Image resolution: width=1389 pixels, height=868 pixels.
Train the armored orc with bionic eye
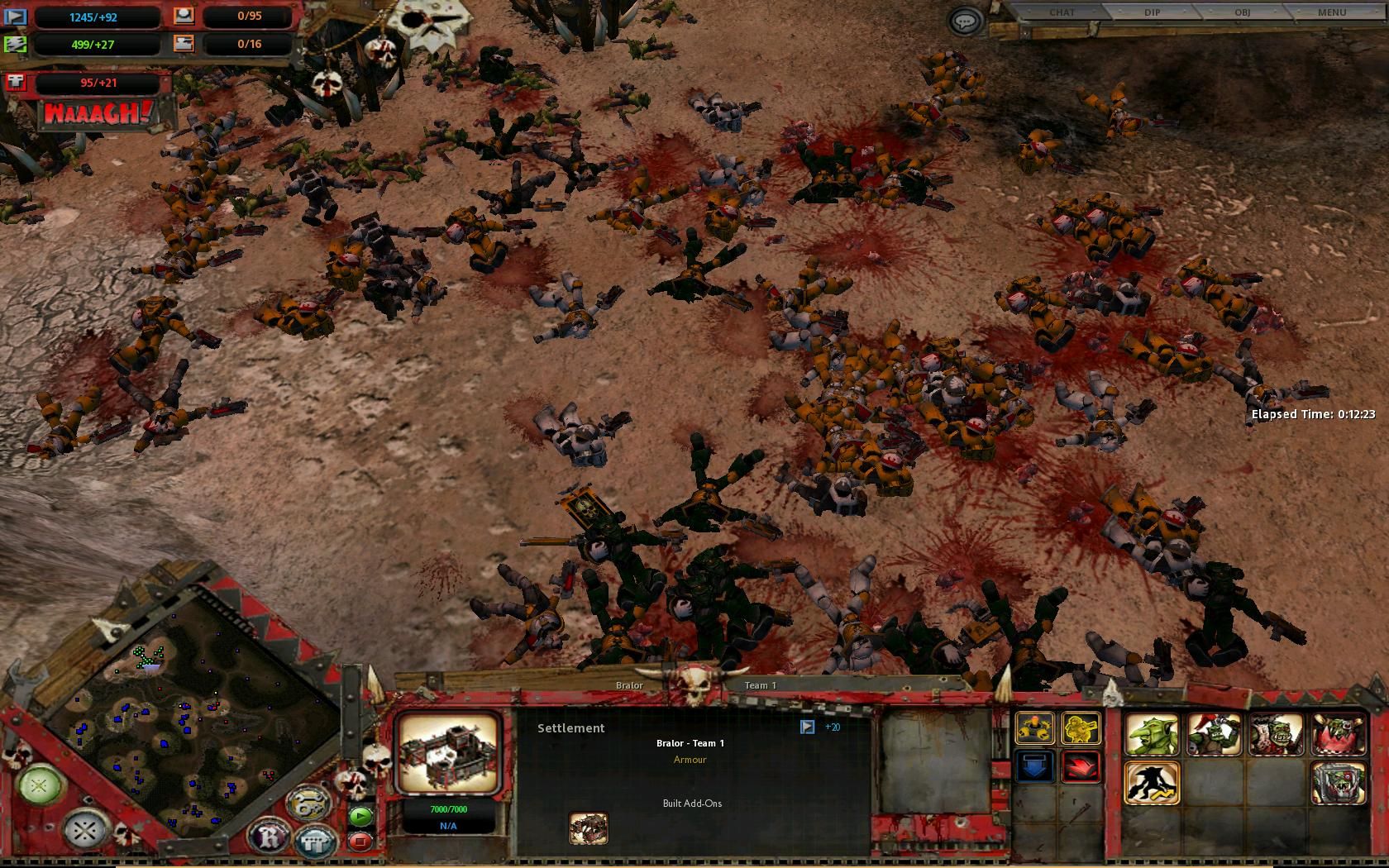(1339, 783)
